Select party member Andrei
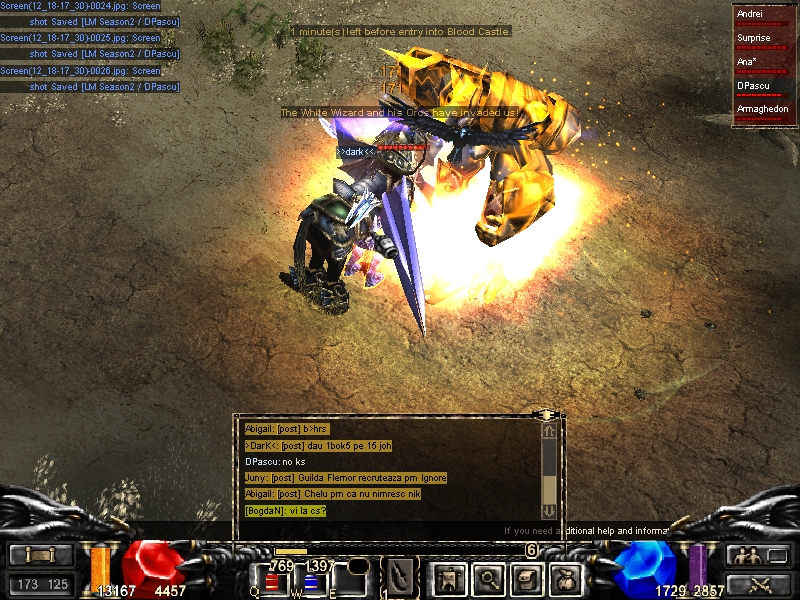This screenshot has width=800, height=600. point(765,16)
